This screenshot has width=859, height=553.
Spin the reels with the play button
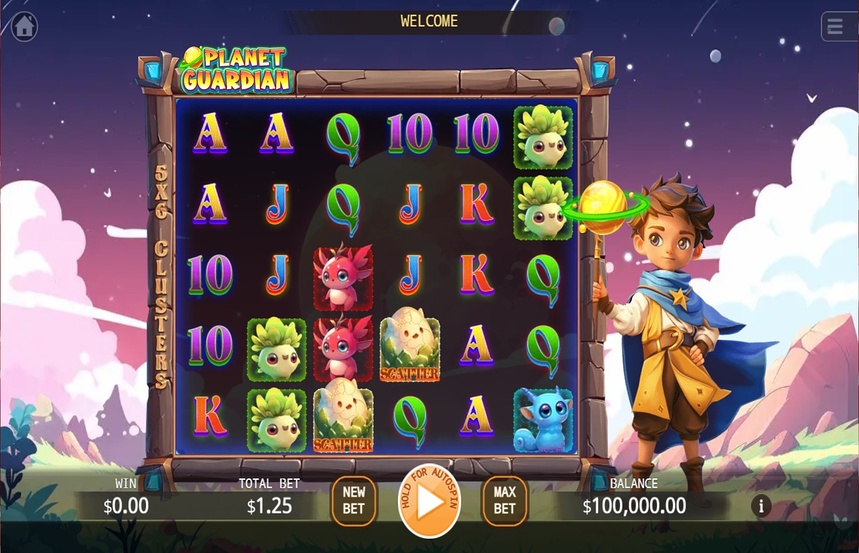click(429, 502)
